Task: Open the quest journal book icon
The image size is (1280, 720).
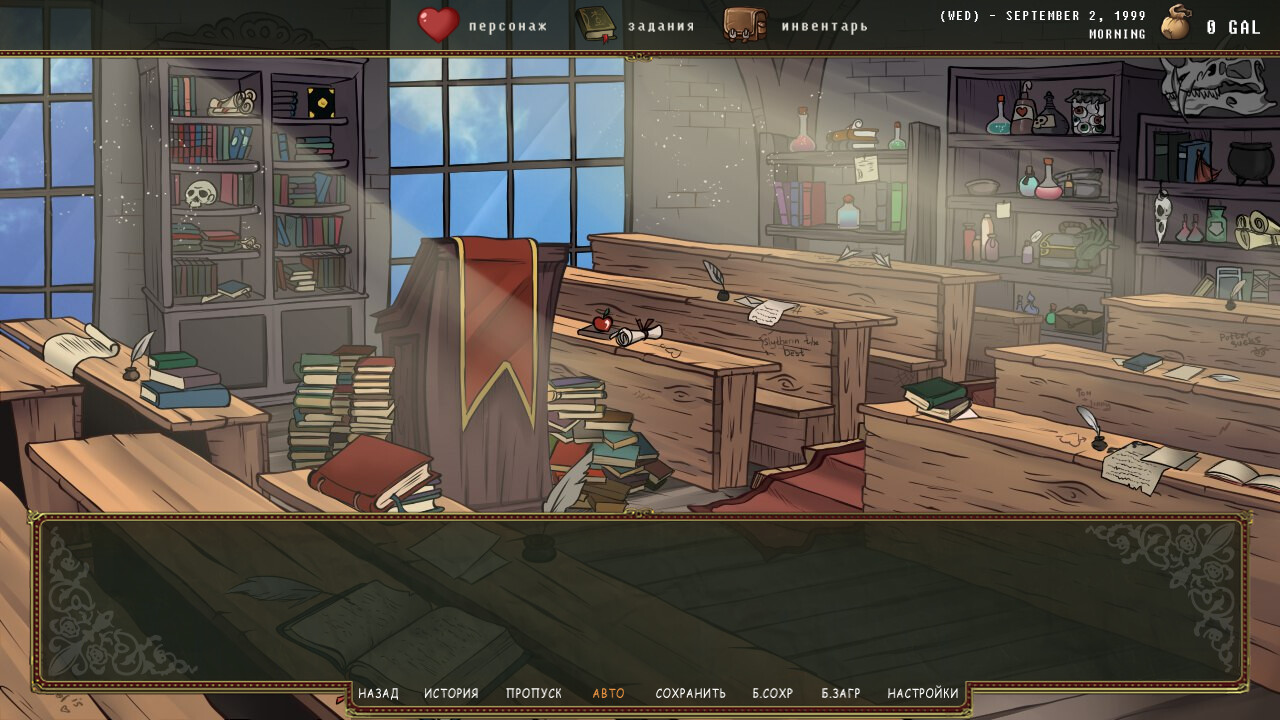Action: pyautogui.click(x=596, y=22)
